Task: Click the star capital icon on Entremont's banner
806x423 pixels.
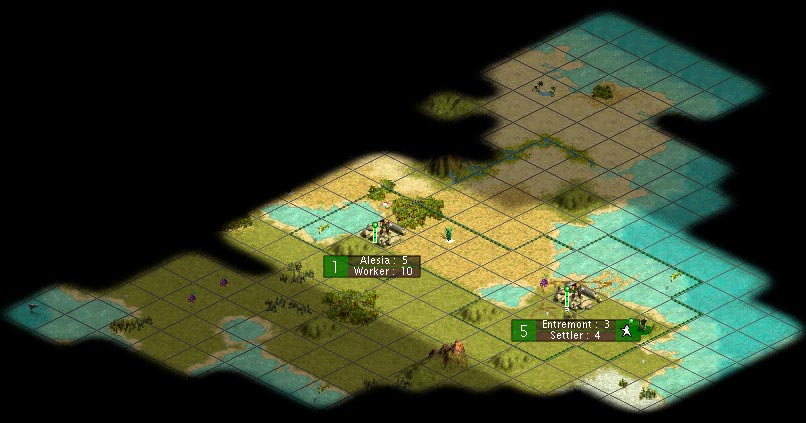Action: (628, 330)
